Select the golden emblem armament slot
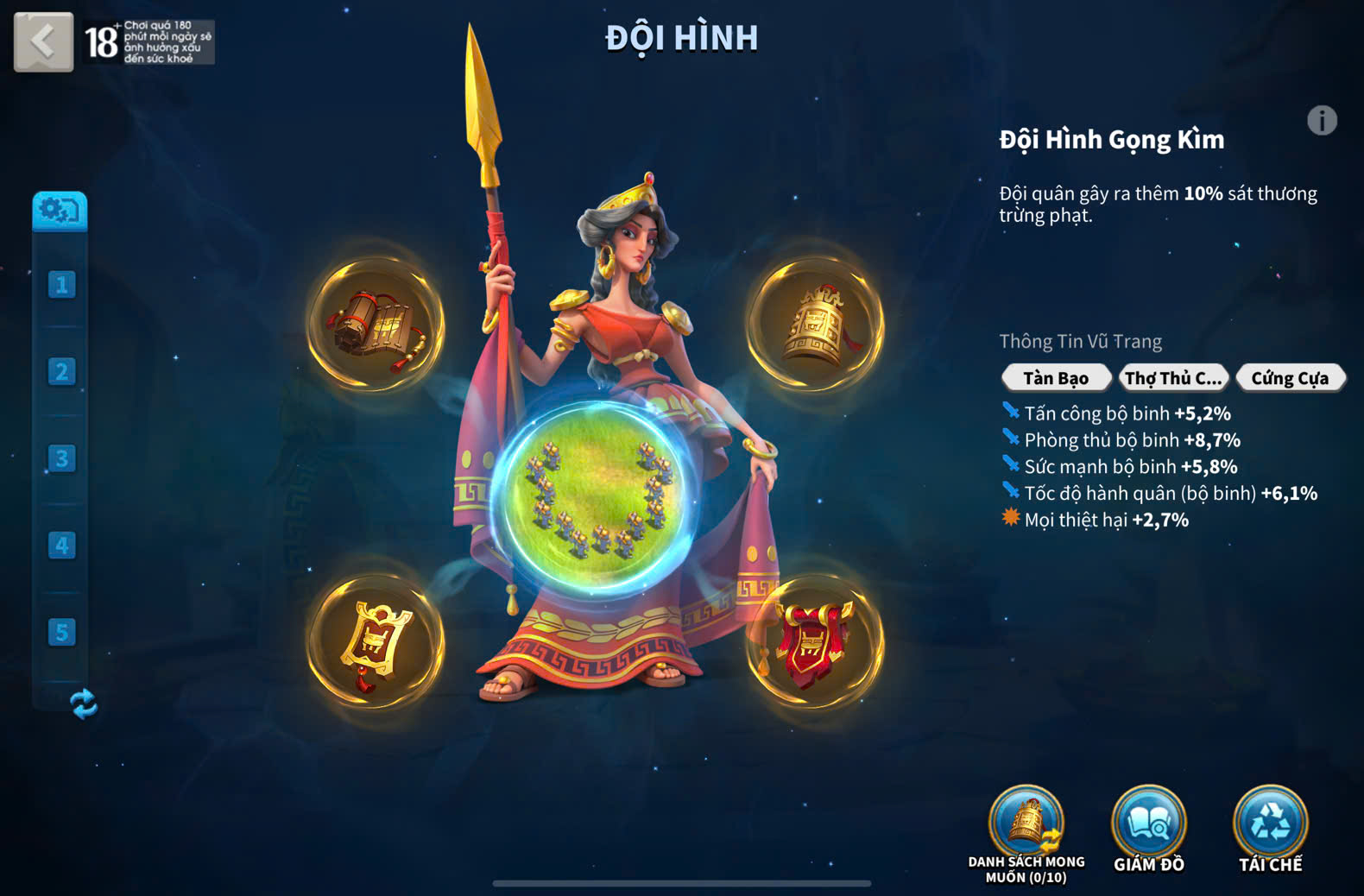This screenshot has height=896, width=1364. (x=376, y=643)
